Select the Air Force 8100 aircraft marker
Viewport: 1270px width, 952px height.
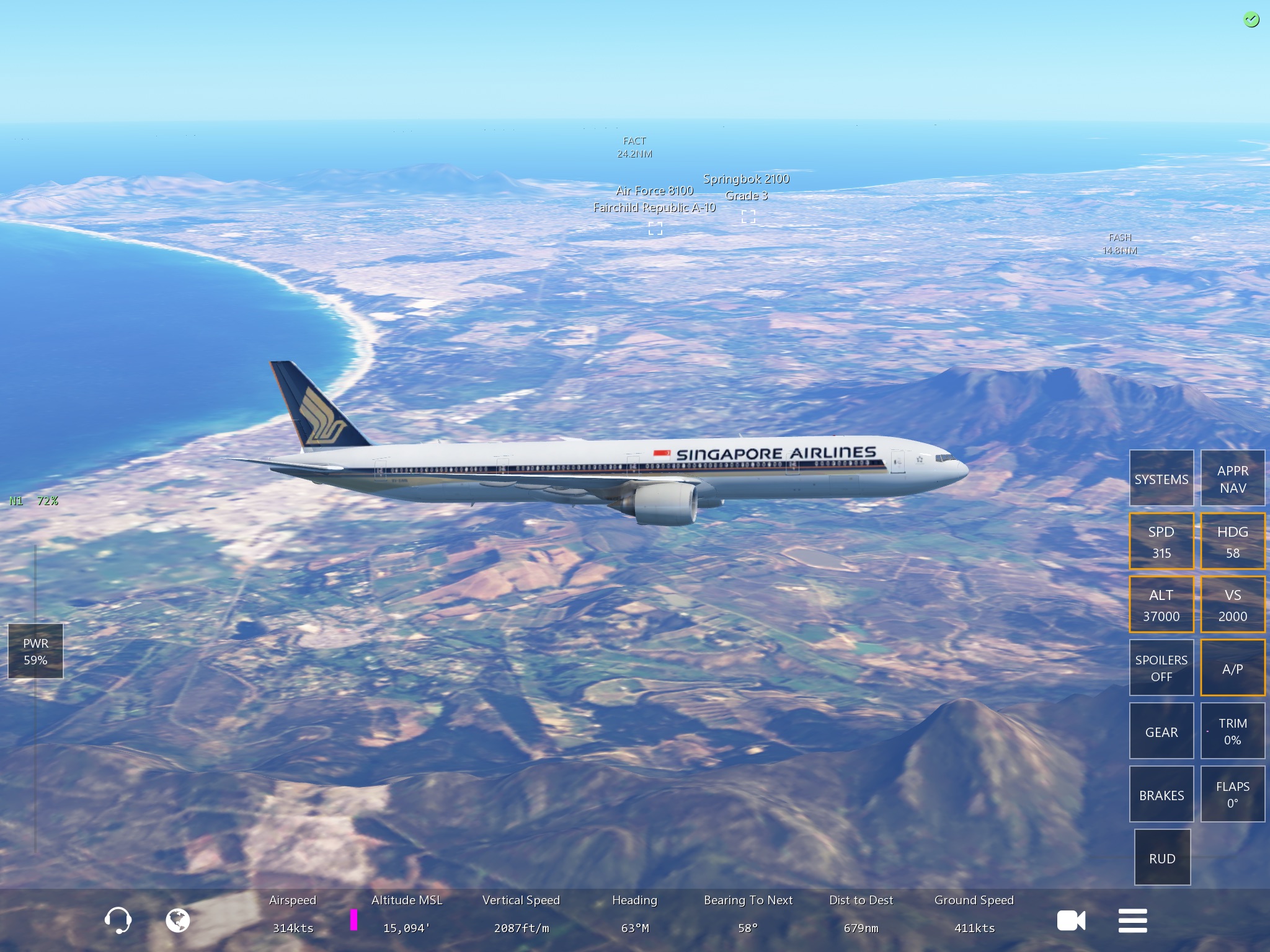[x=655, y=229]
